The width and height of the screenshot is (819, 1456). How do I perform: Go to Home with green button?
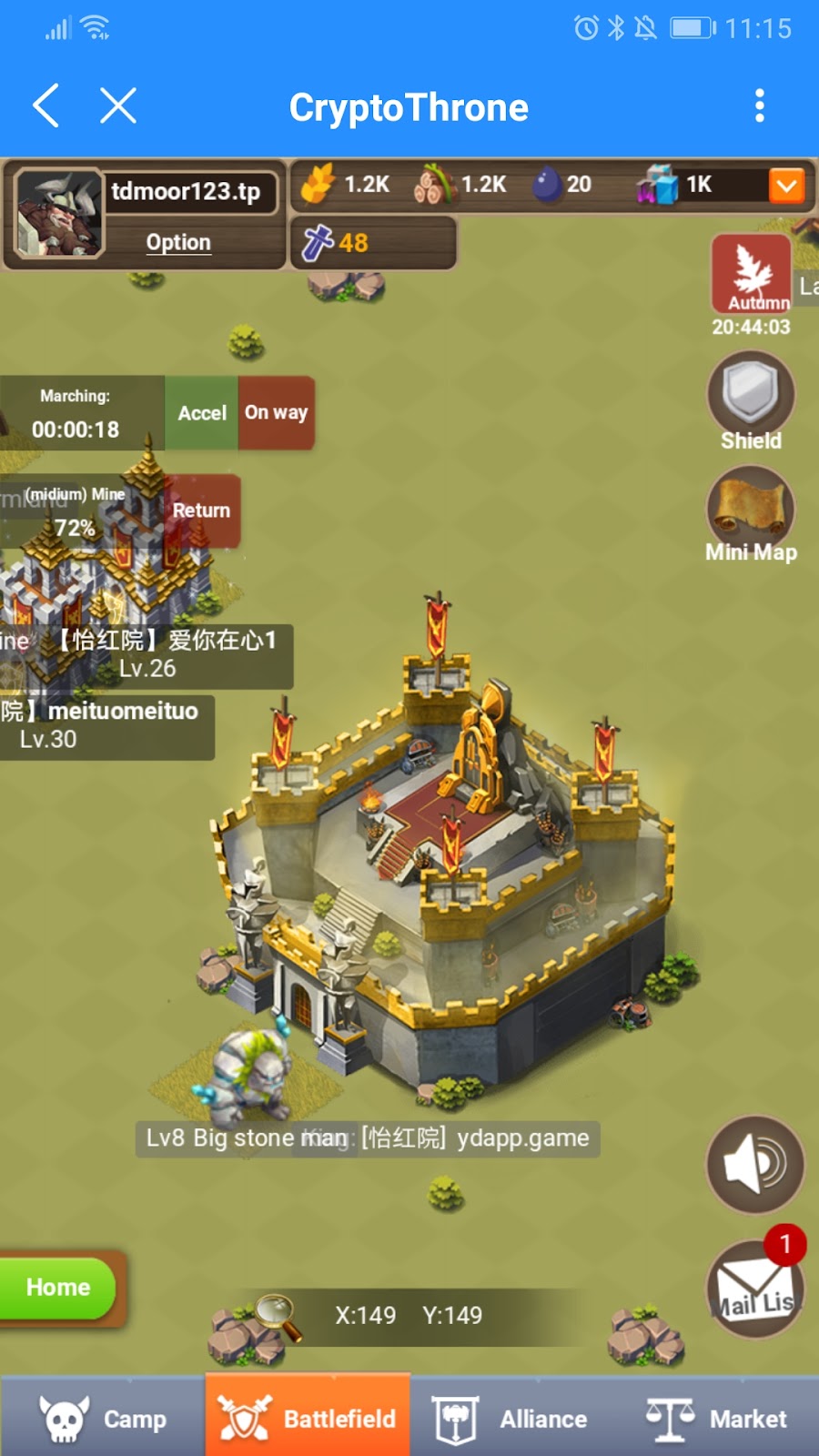(58, 1288)
